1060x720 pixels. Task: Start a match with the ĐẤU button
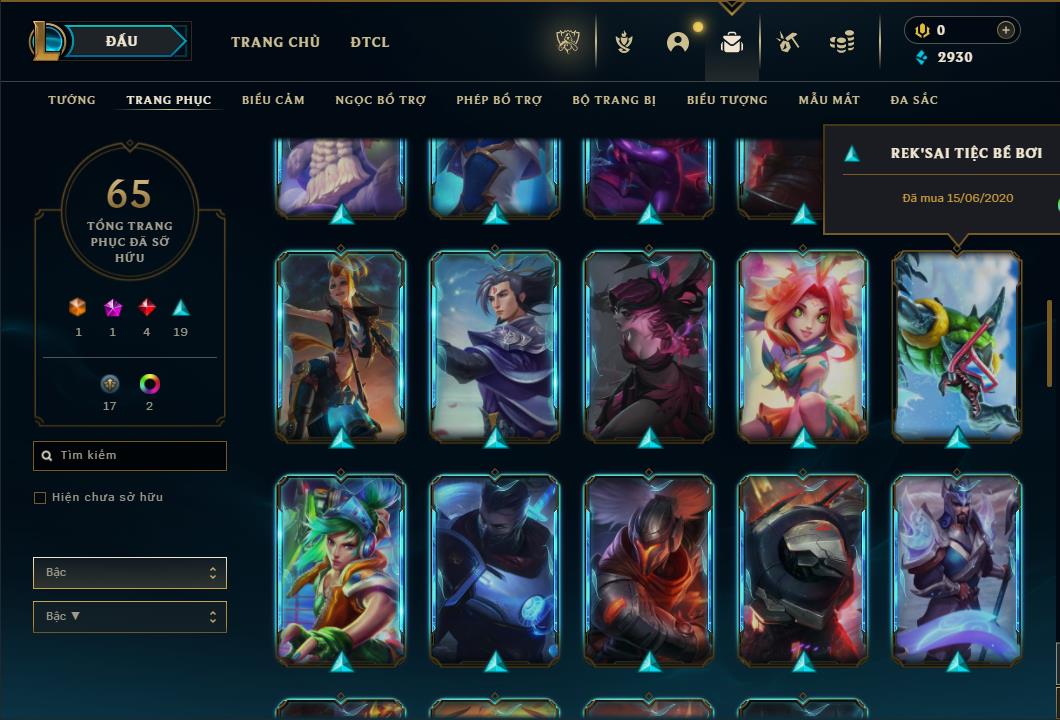(122, 41)
